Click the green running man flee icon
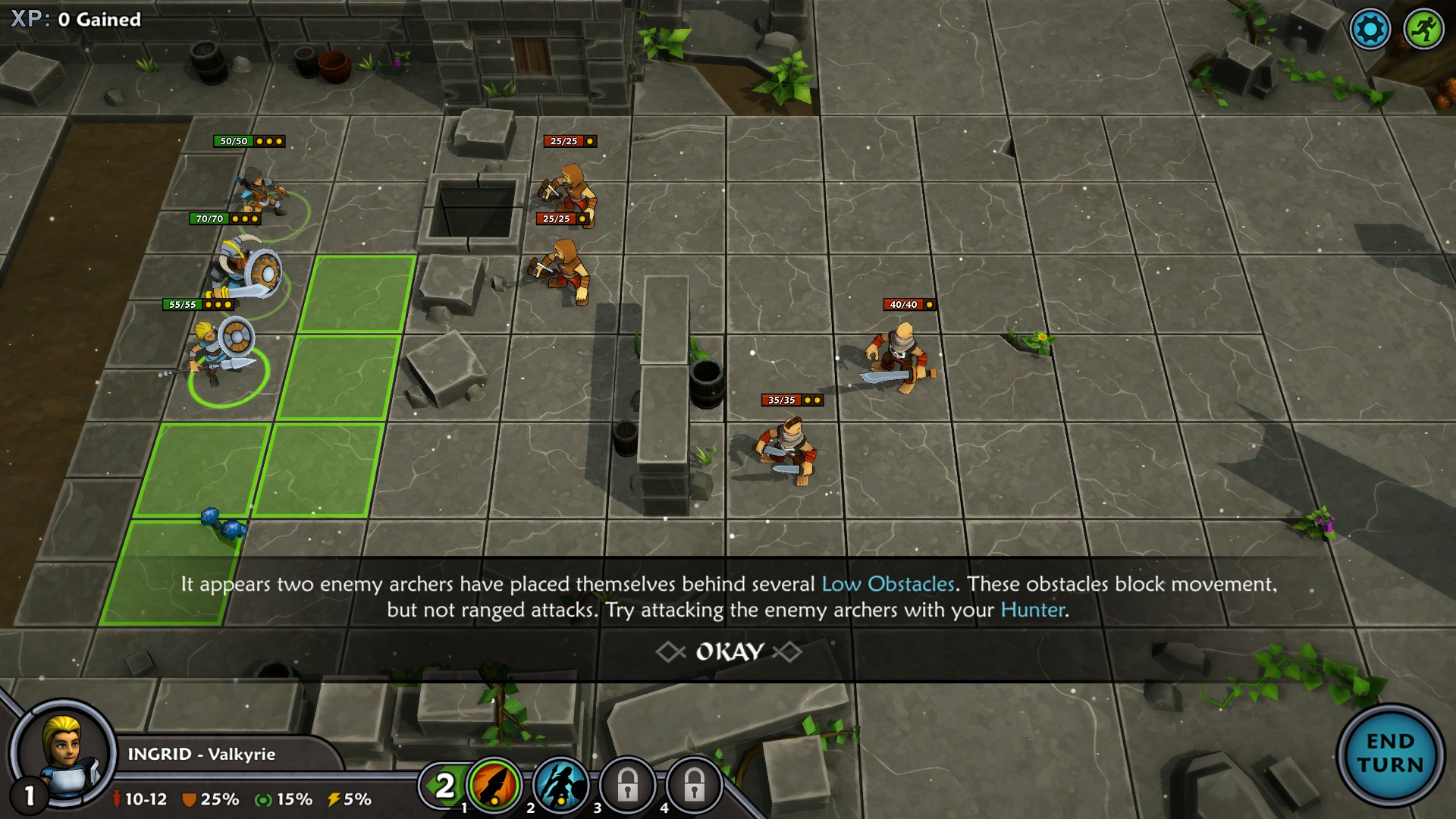Viewport: 1456px width, 819px height. point(1423,30)
